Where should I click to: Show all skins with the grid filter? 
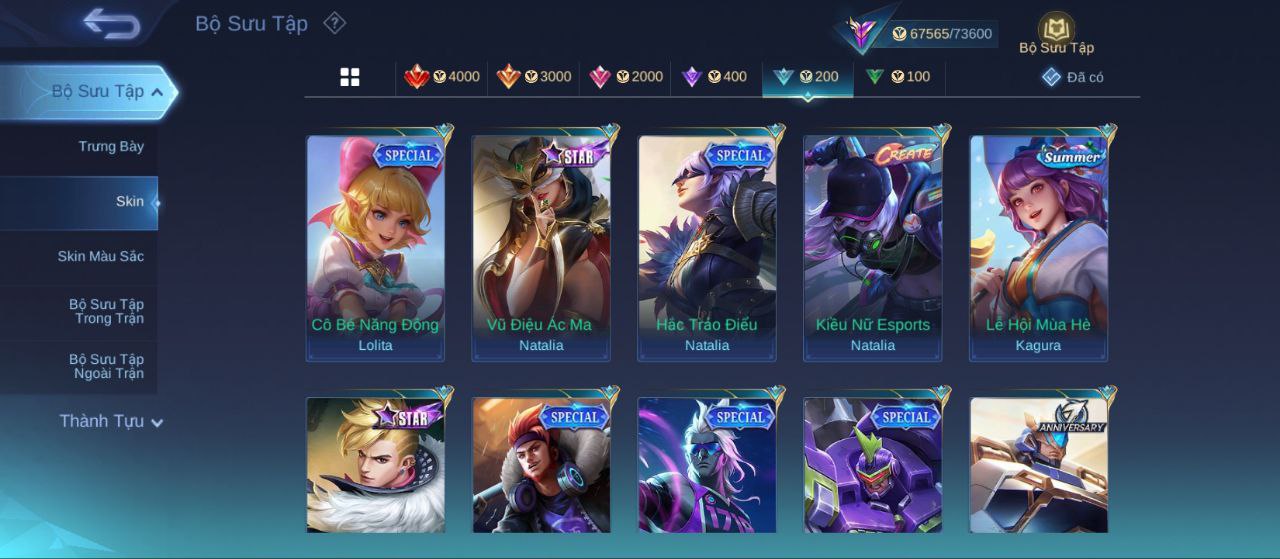point(350,77)
